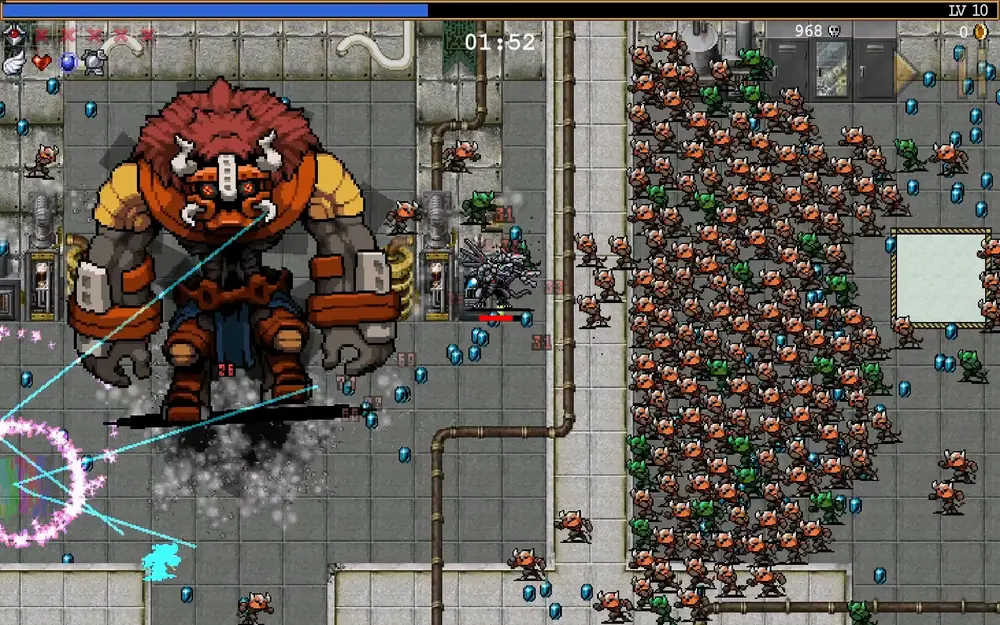Click the silver Armor passive icon

tap(94, 62)
